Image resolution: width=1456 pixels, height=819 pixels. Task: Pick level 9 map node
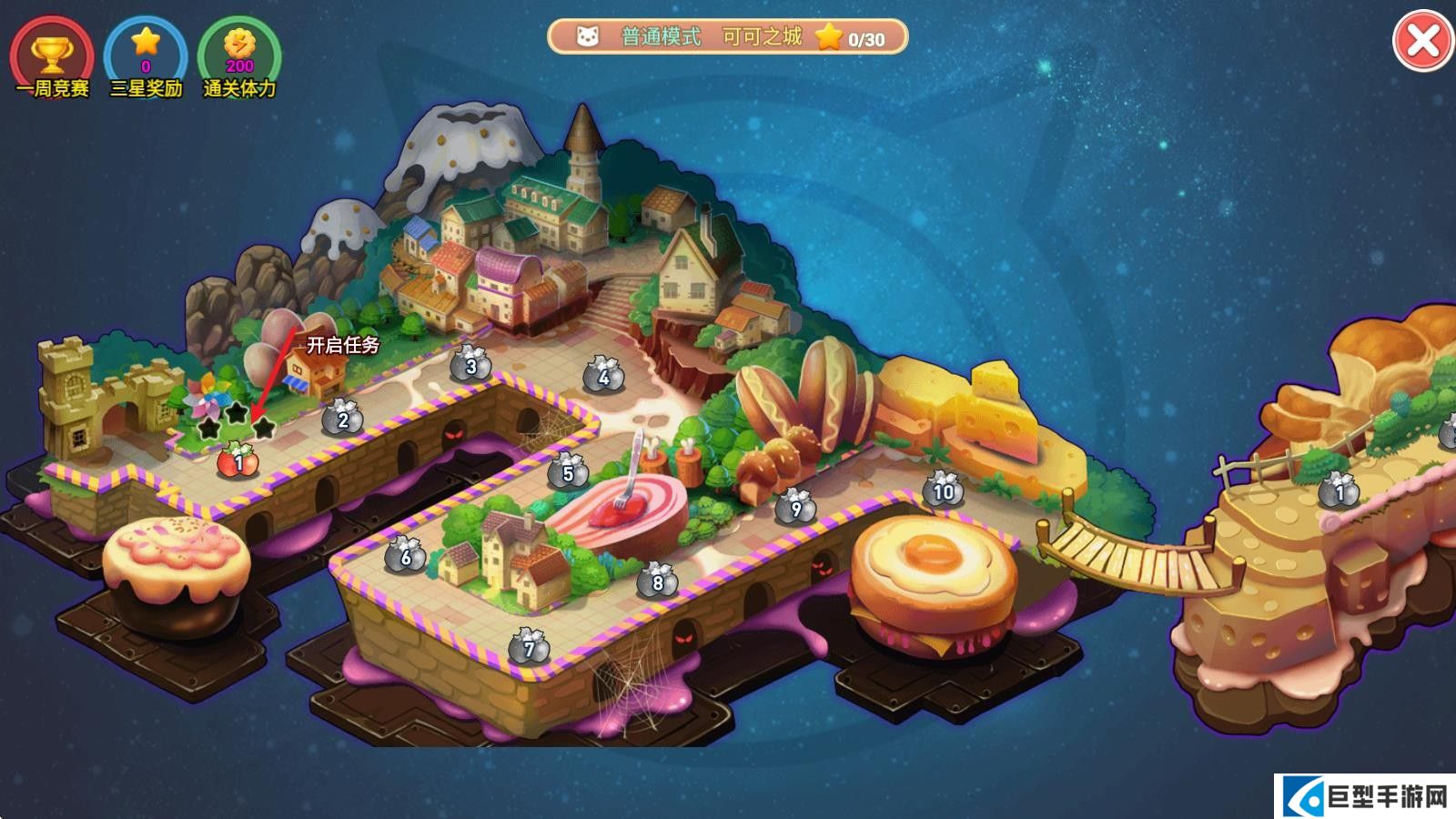795,507
